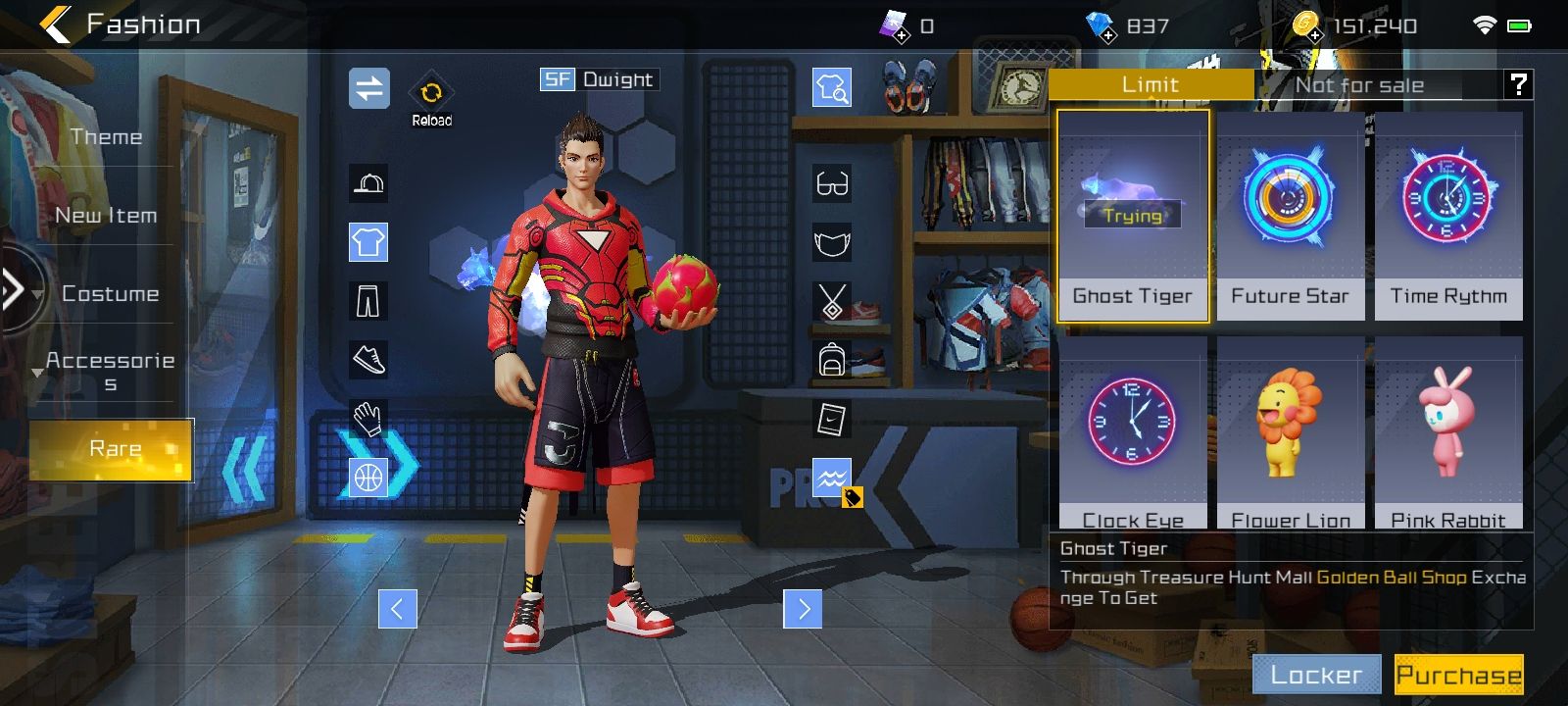Choose the Future Star item

[x=1290, y=216]
